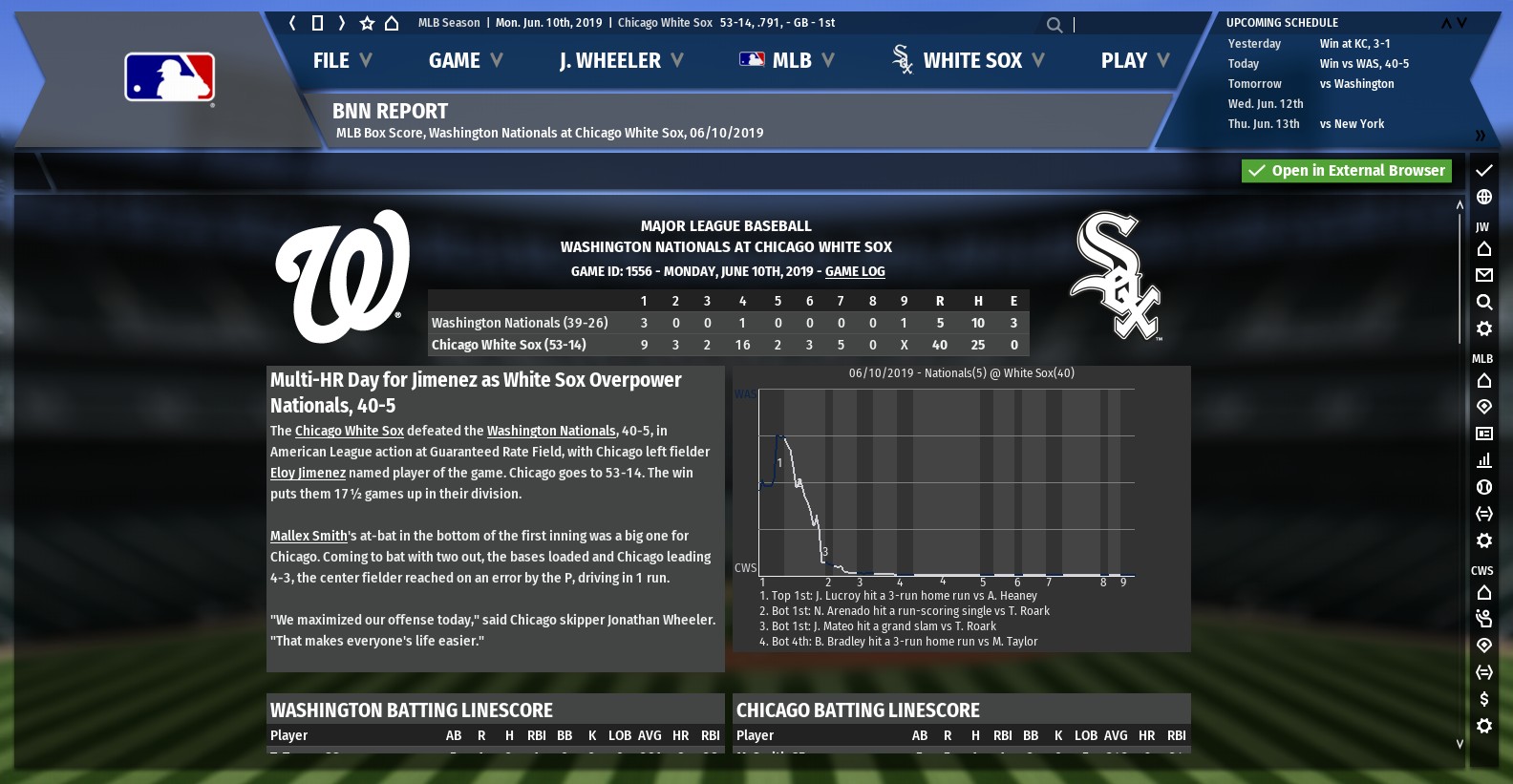Expand the J. WHEELER manager menu
The height and width of the screenshot is (784, 1513).
pyautogui.click(x=621, y=61)
